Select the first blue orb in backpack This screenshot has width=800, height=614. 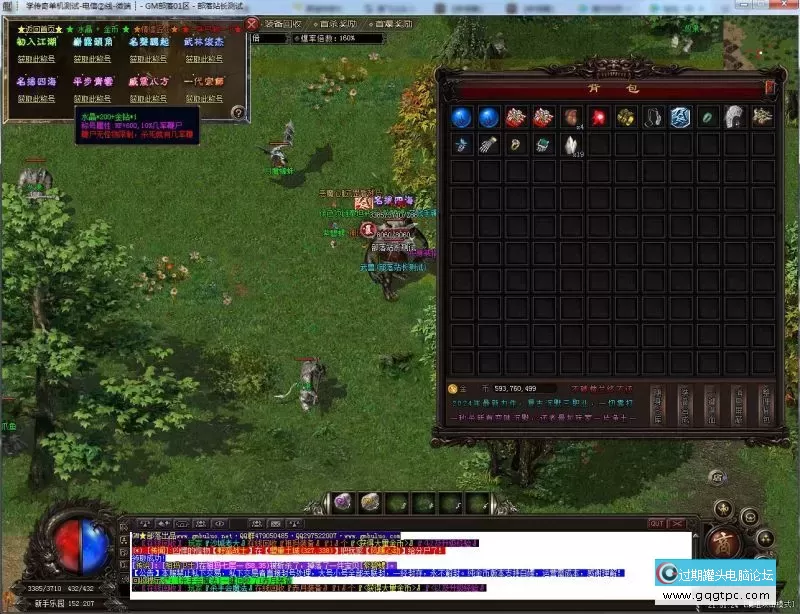click(x=461, y=117)
